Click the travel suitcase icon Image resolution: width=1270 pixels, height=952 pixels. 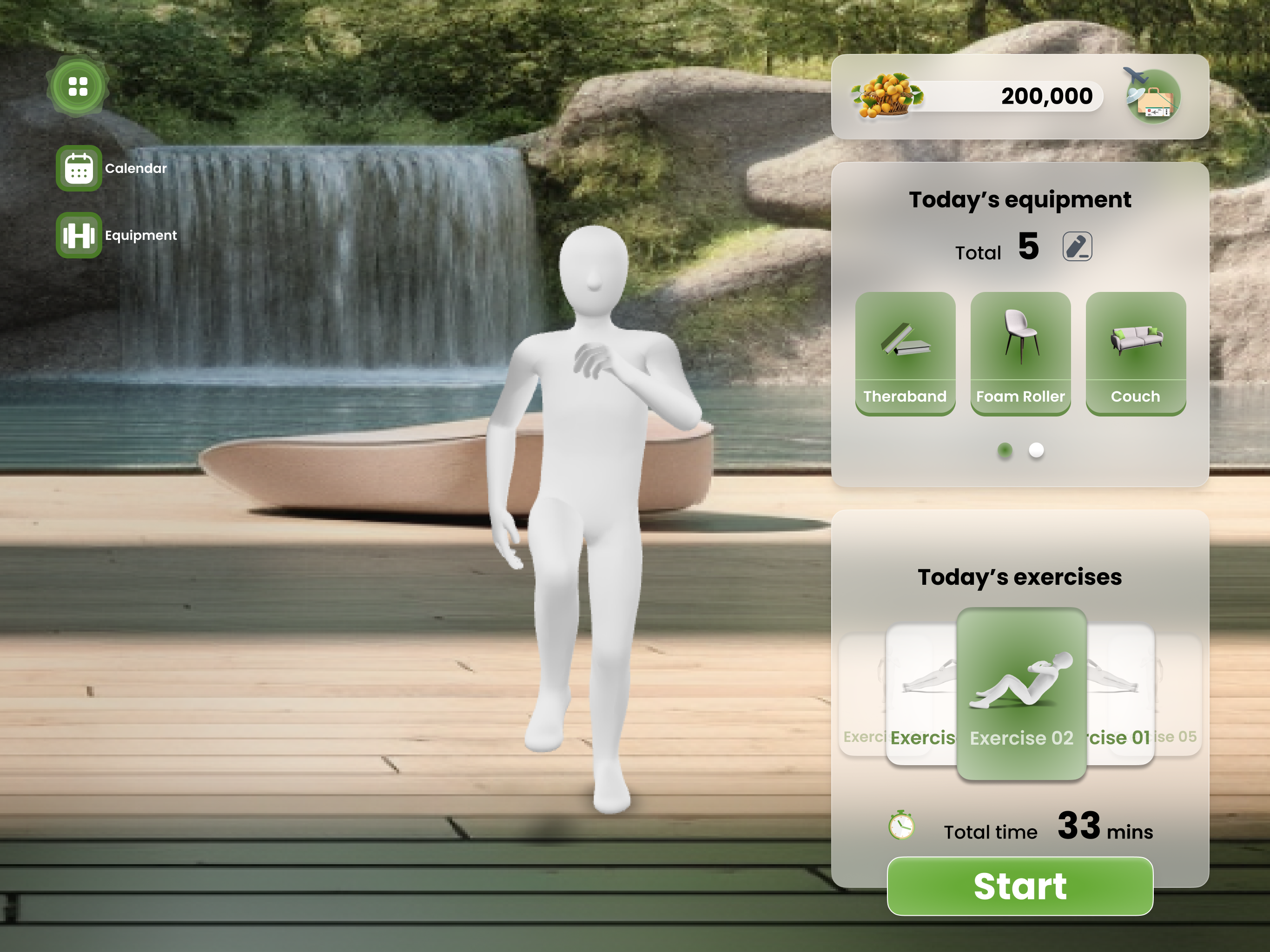coord(1152,97)
